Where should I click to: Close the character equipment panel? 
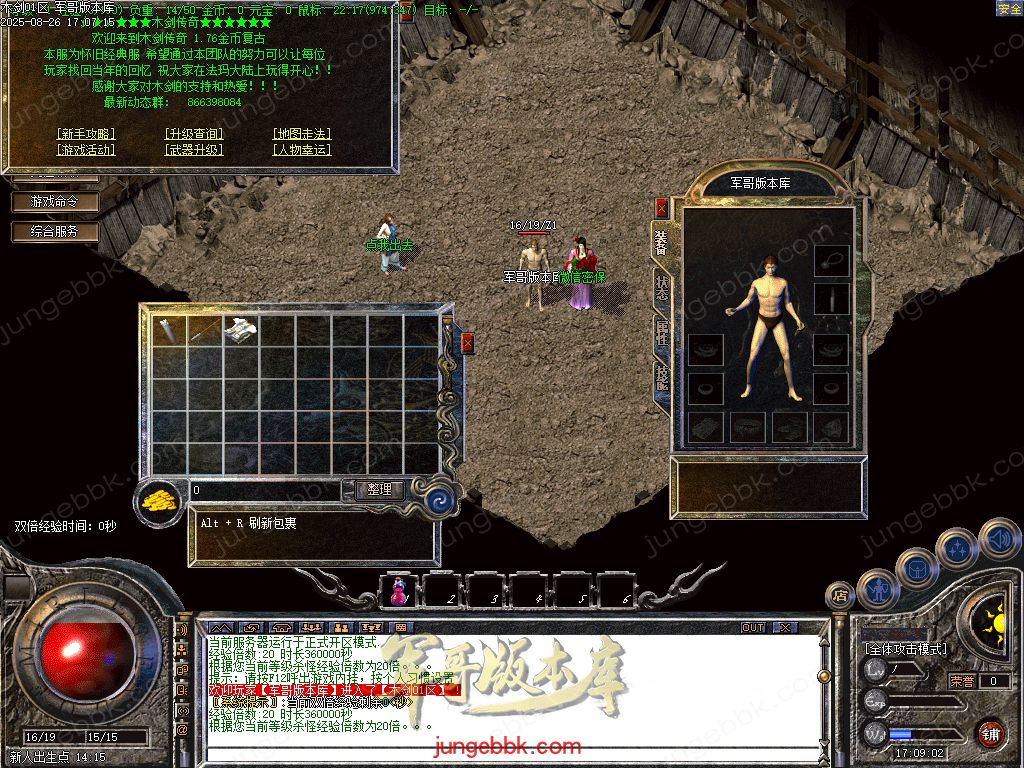[x=661, y=208]
